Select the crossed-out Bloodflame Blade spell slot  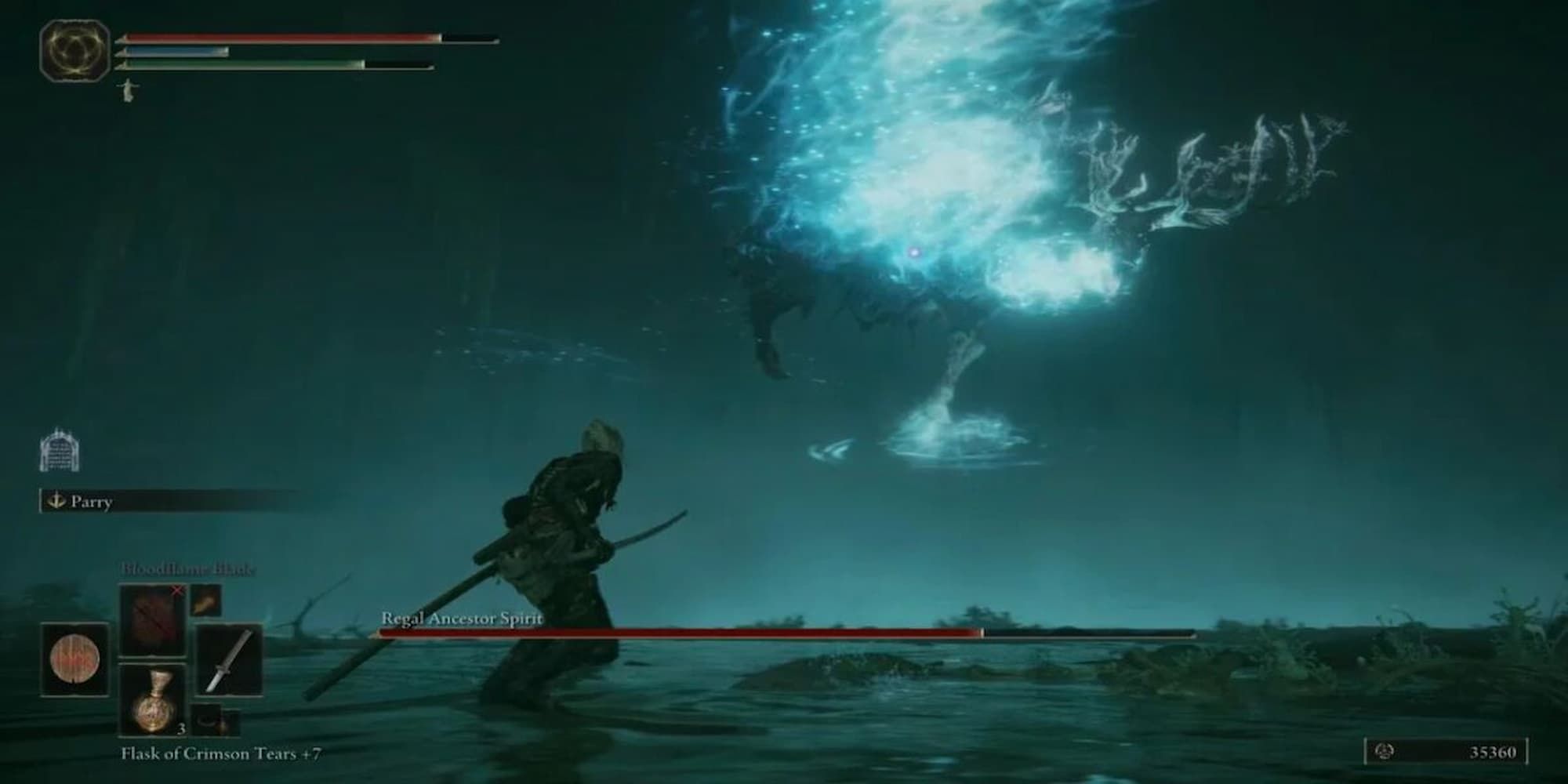click(x=154, y=619)
